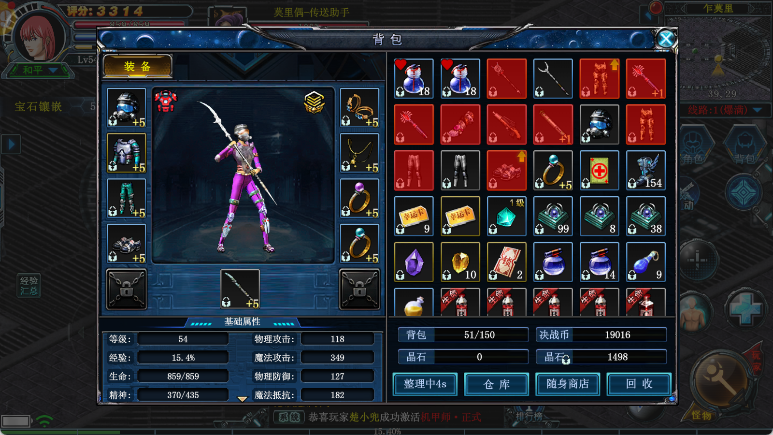Click the red mech icon above character
The image size is (773, 435).
click(165, 102)
